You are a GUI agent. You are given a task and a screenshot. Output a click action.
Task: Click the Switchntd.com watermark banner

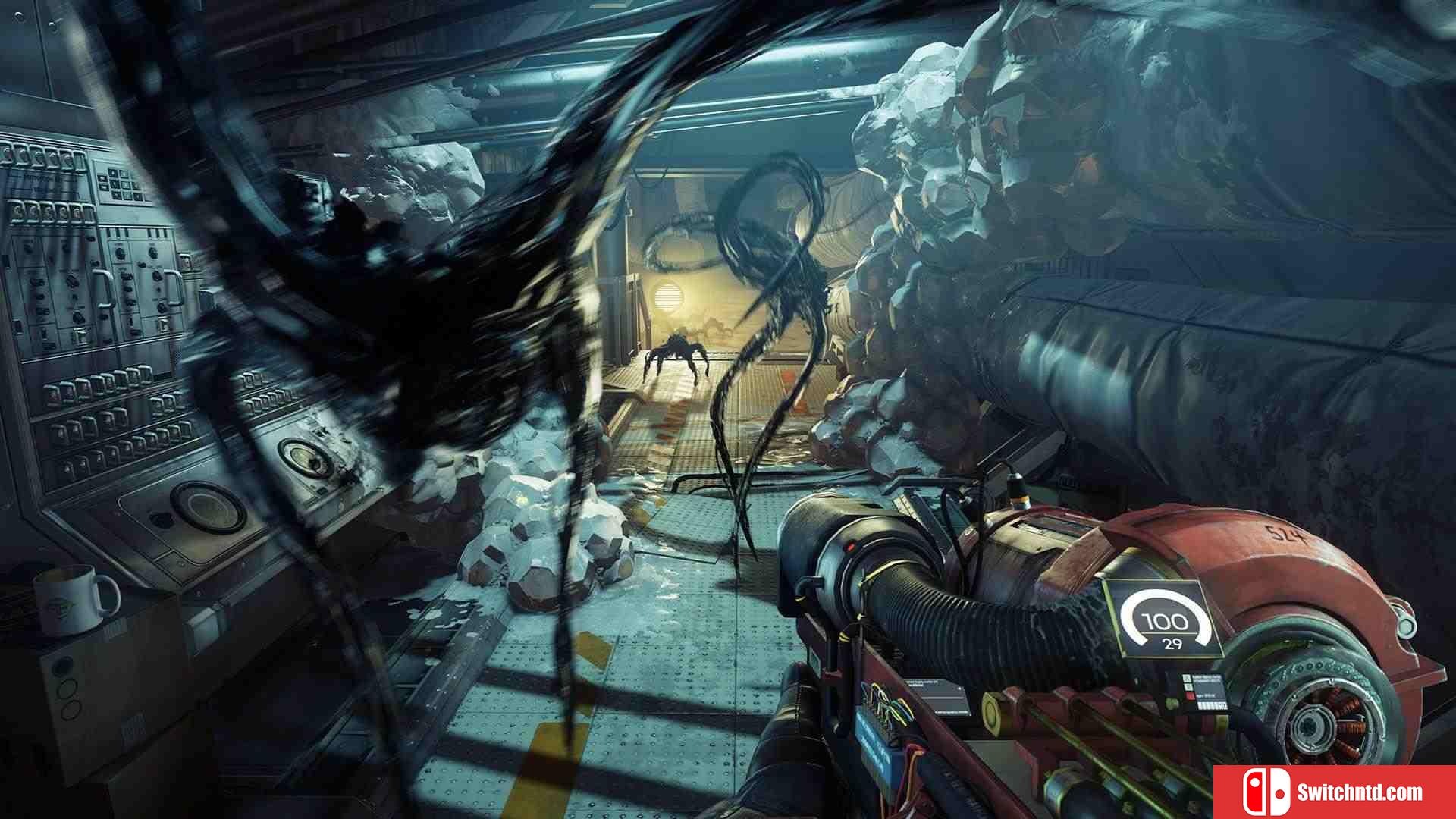pos(1334,792)
